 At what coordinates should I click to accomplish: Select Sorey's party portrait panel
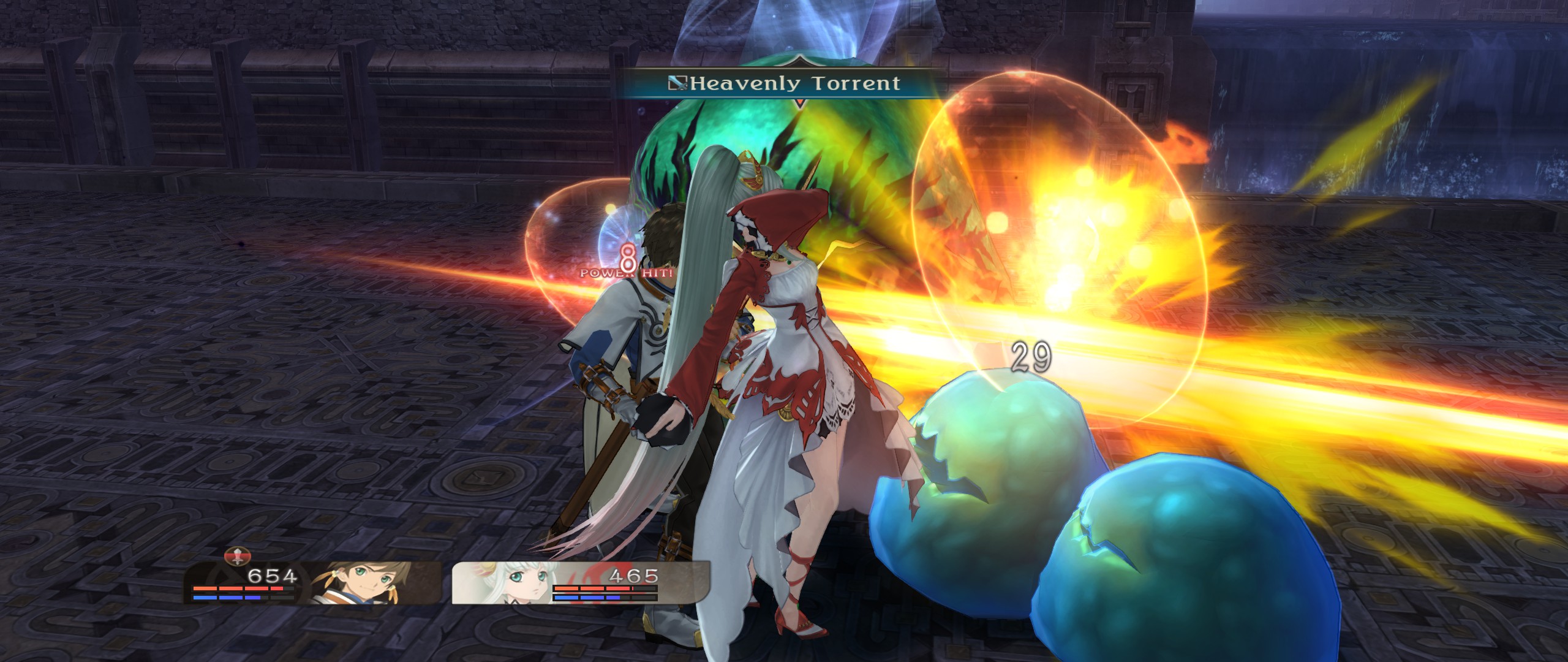click(312, 583)
